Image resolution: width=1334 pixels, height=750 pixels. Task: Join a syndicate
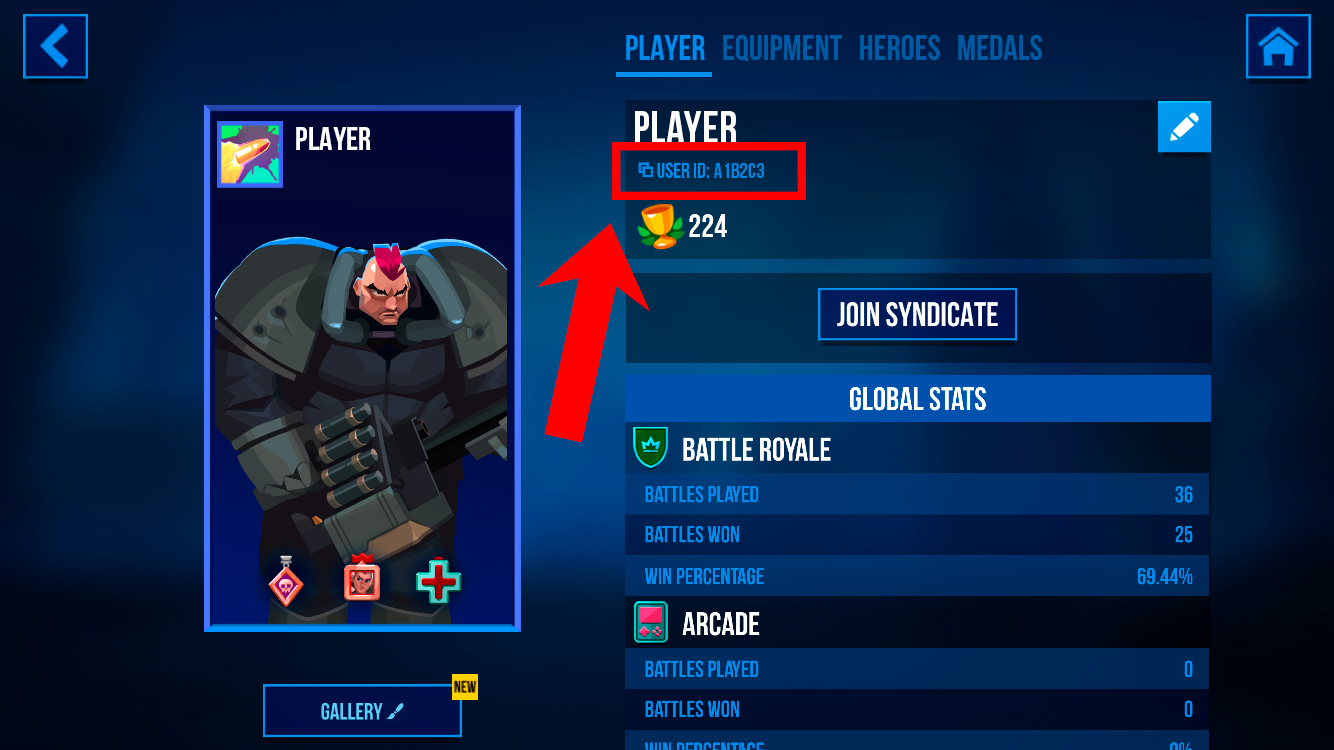click(917, 315)
